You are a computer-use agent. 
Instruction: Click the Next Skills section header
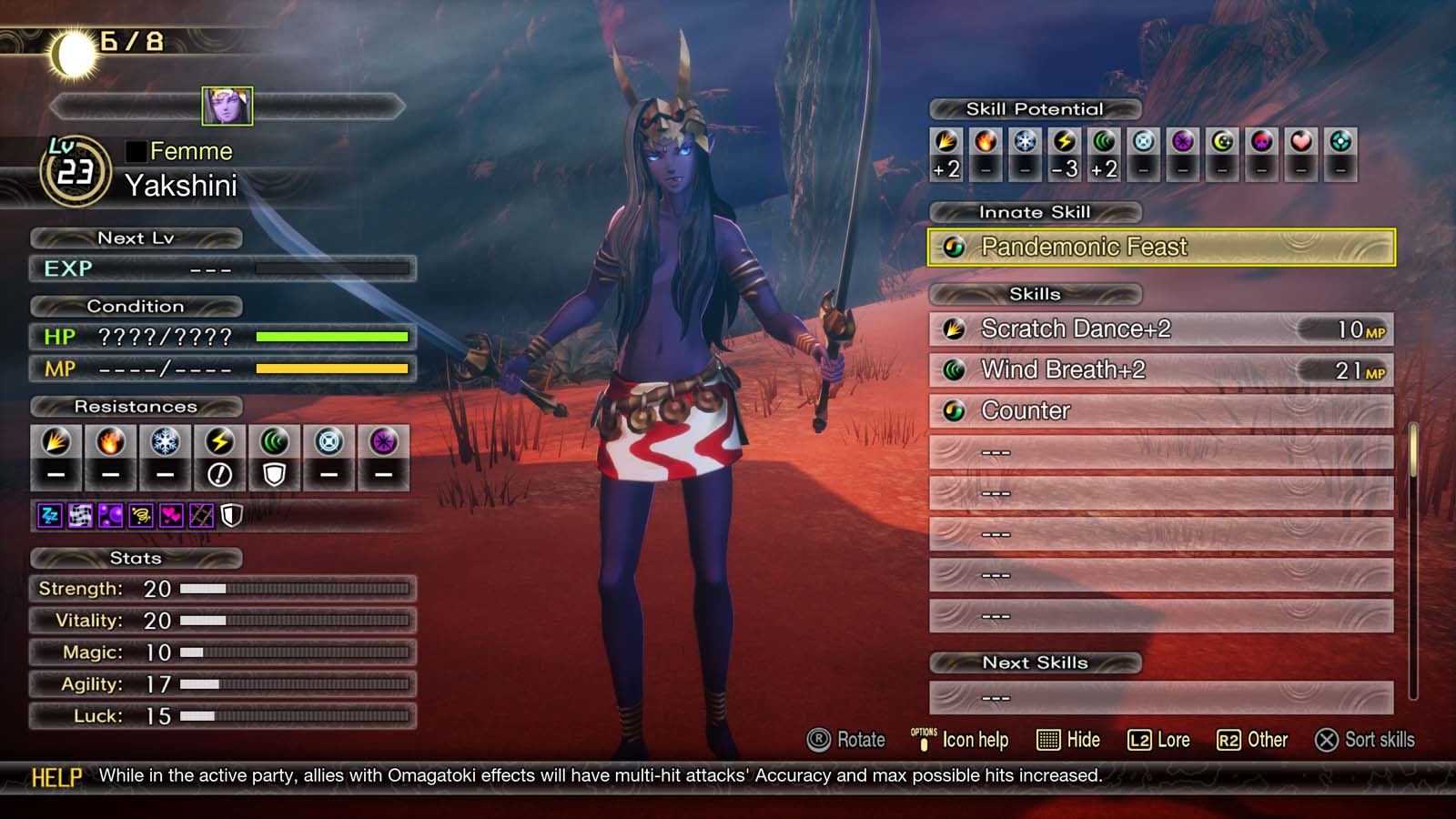(x=1036, y=662)
